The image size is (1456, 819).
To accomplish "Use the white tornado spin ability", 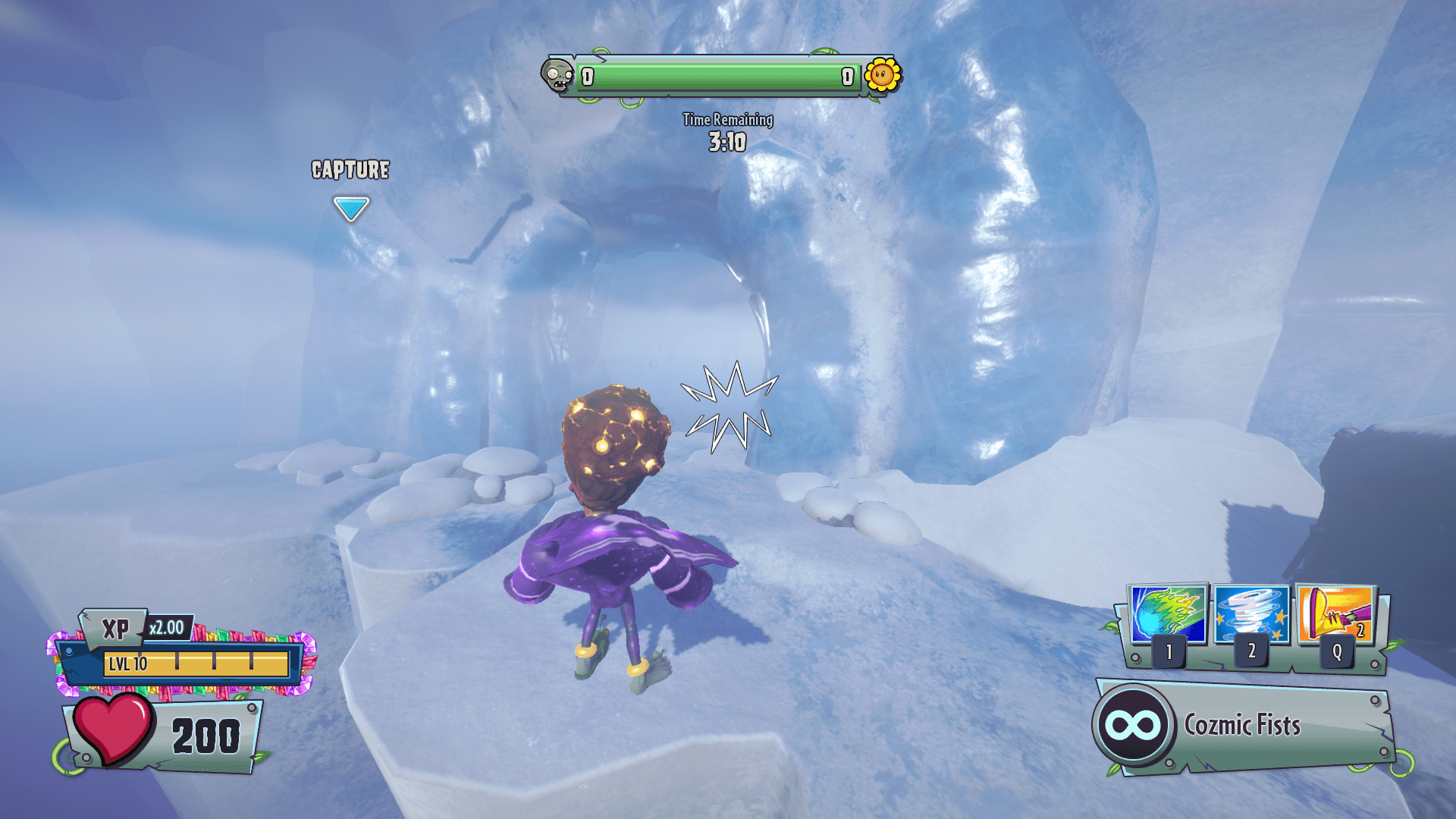I will (1251, 613).
